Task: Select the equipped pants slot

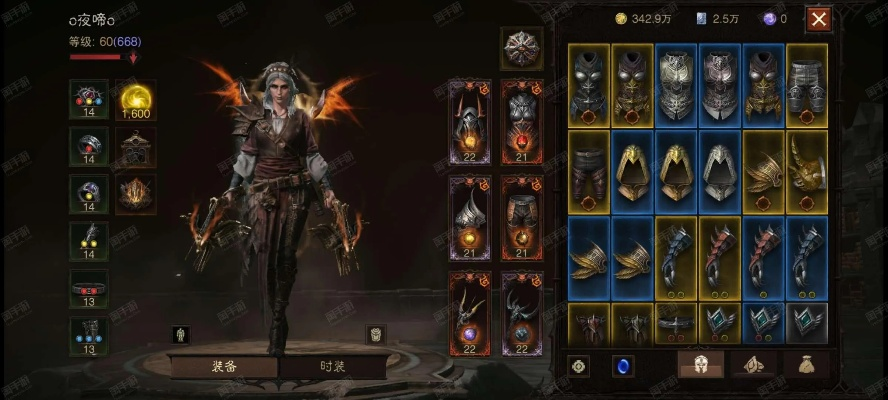Action: point(522,216)
